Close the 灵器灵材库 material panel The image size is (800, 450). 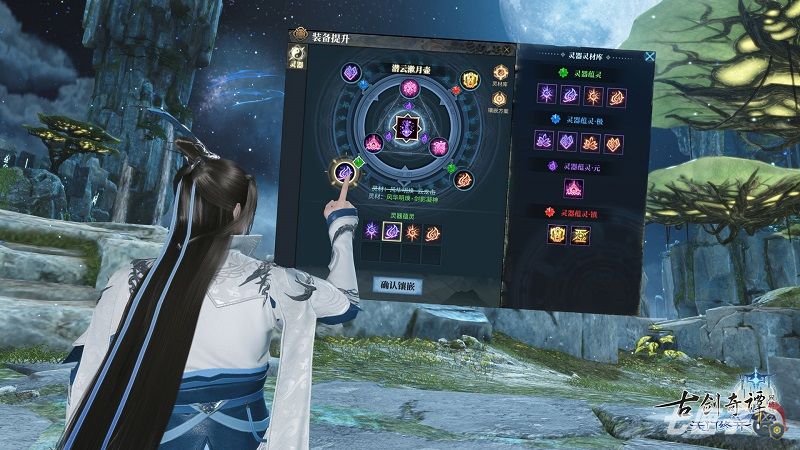(x=649, y=58)
